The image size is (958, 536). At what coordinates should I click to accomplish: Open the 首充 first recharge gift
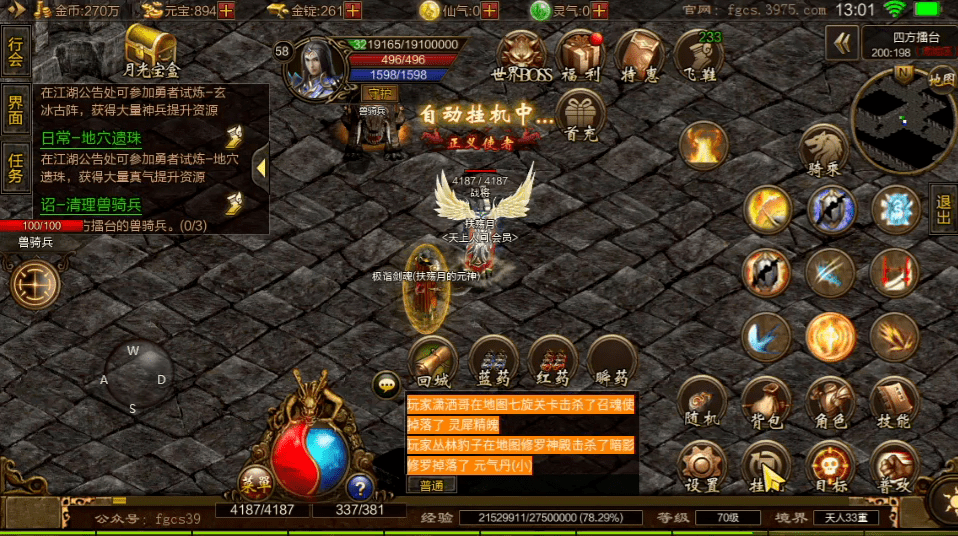[581, 115]
